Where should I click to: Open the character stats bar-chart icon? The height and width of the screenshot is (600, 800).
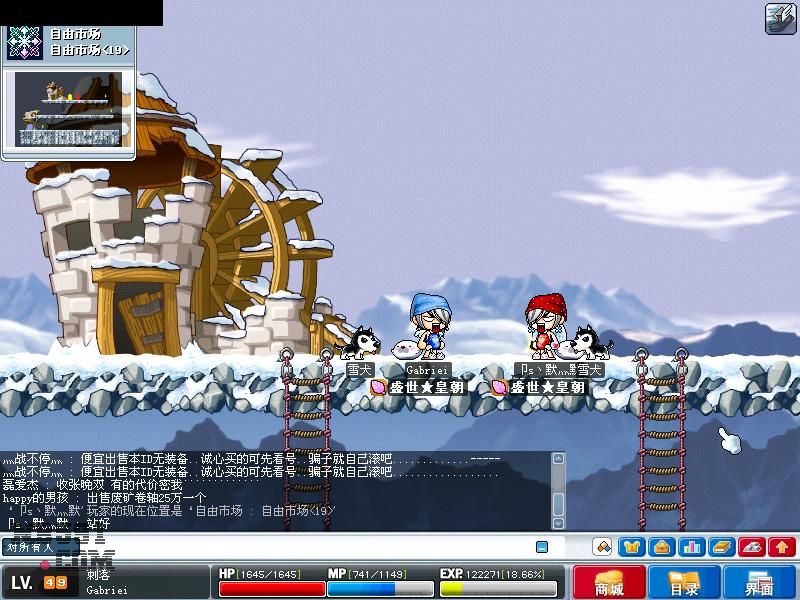pyautogui.click(x=691, y=547)
